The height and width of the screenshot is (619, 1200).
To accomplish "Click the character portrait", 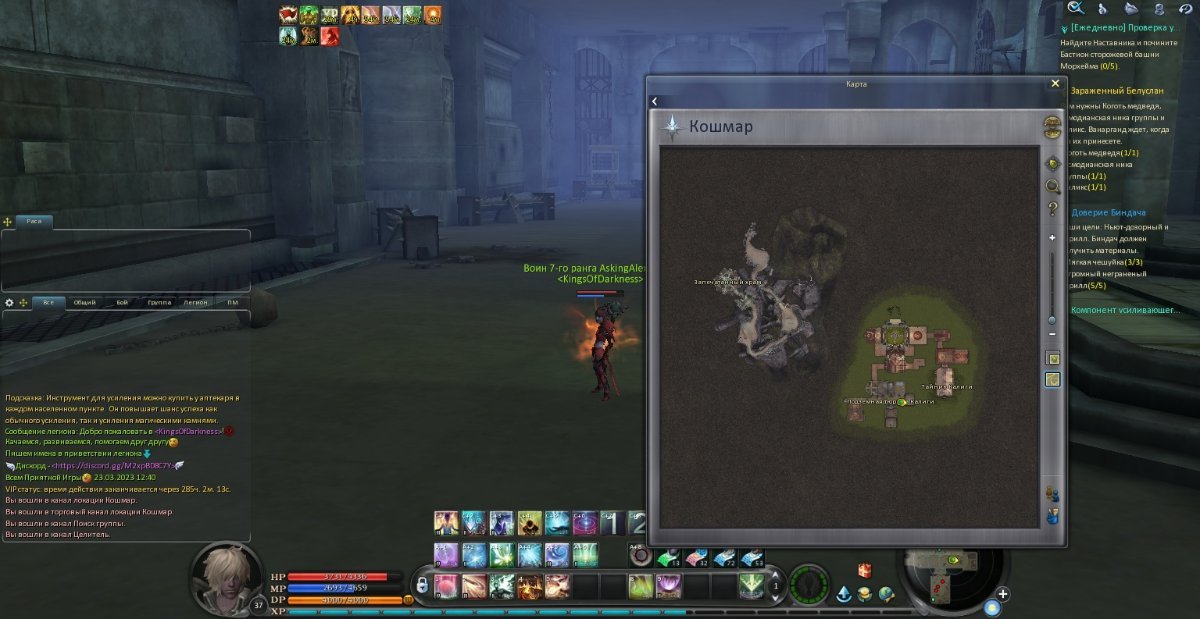I will click(227, 576).
